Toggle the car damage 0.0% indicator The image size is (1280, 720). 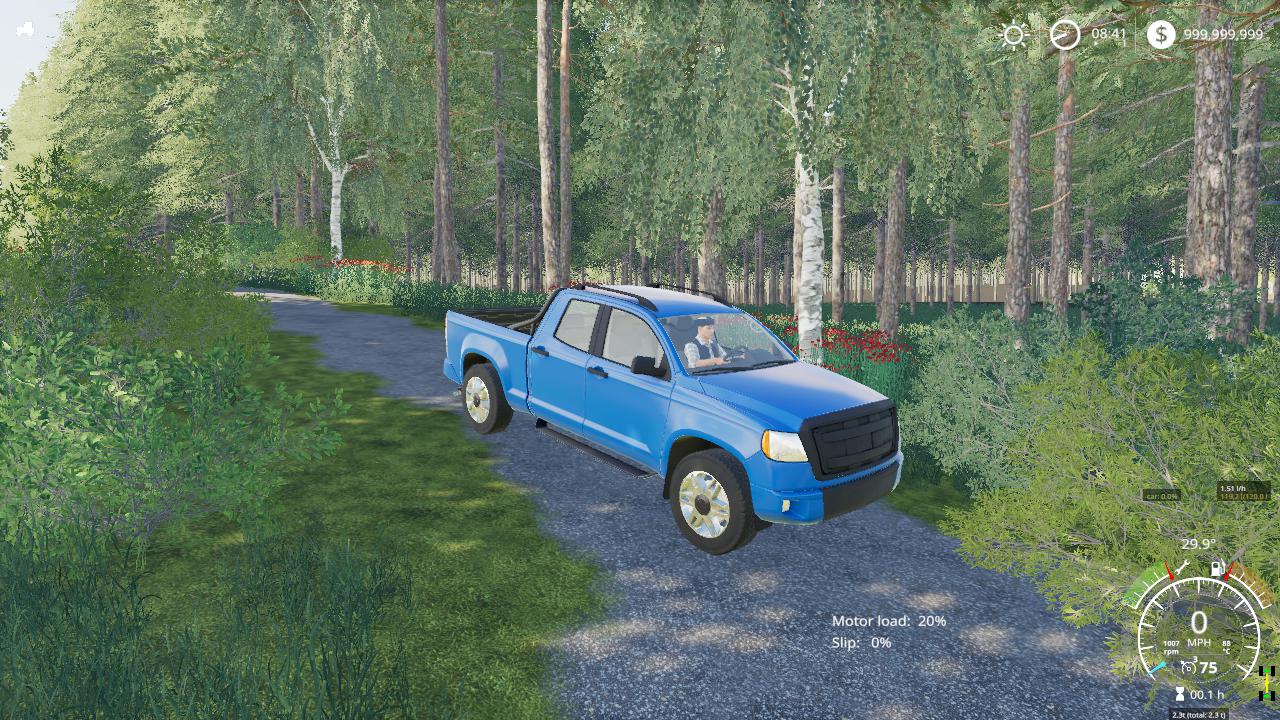1163,495
